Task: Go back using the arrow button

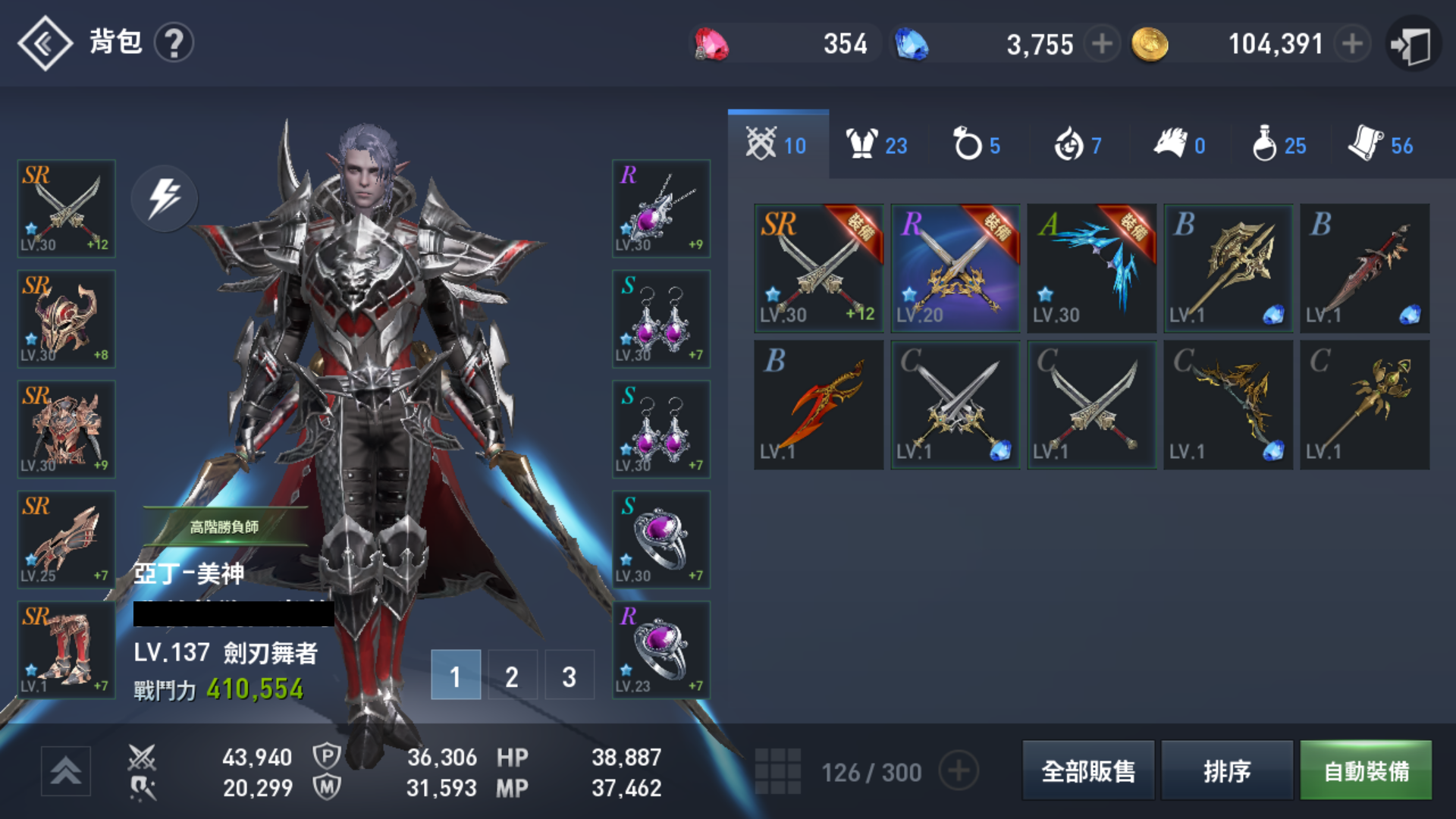Action: coord(45,43)
